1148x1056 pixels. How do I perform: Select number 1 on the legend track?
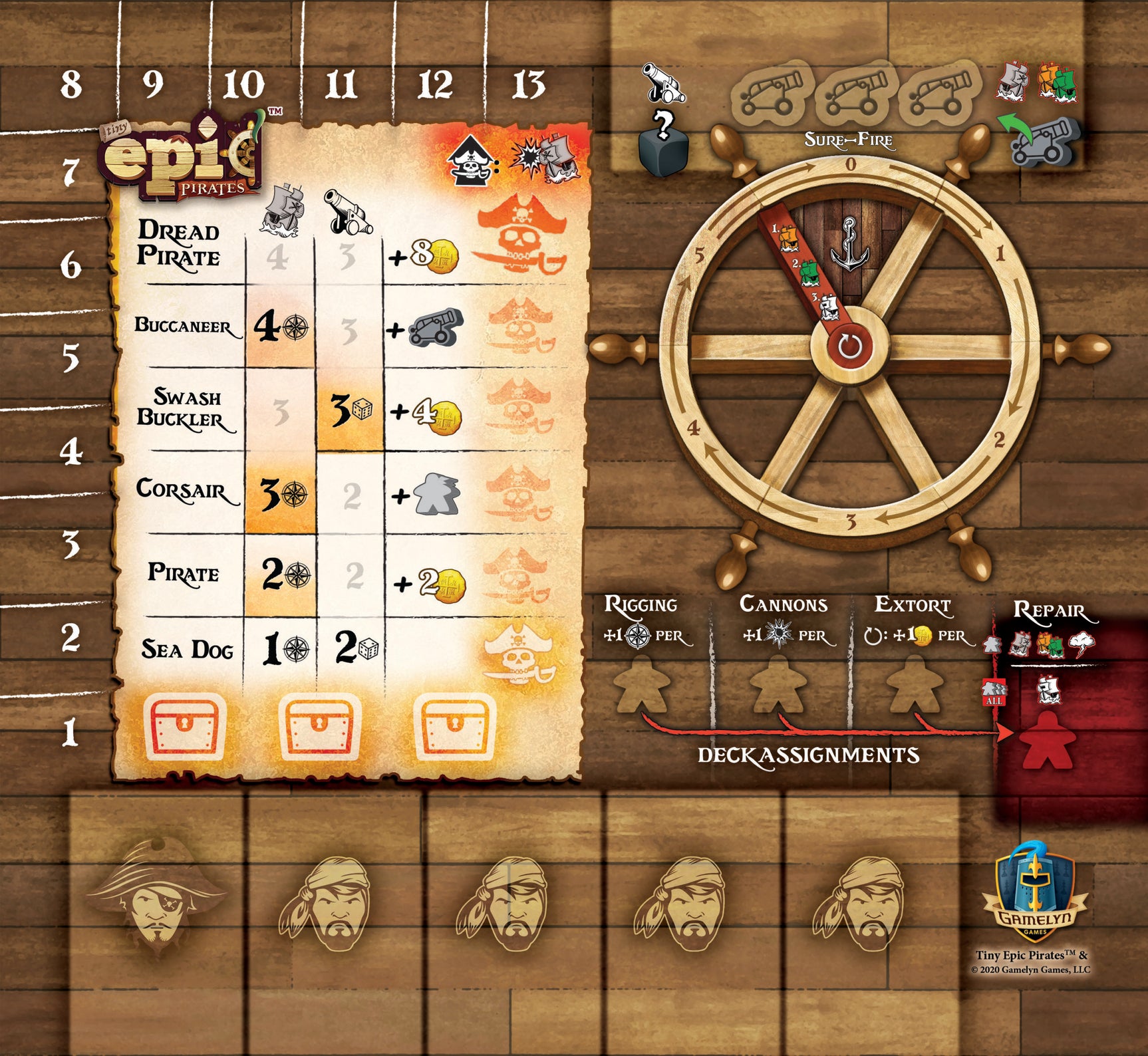point(71,733)
